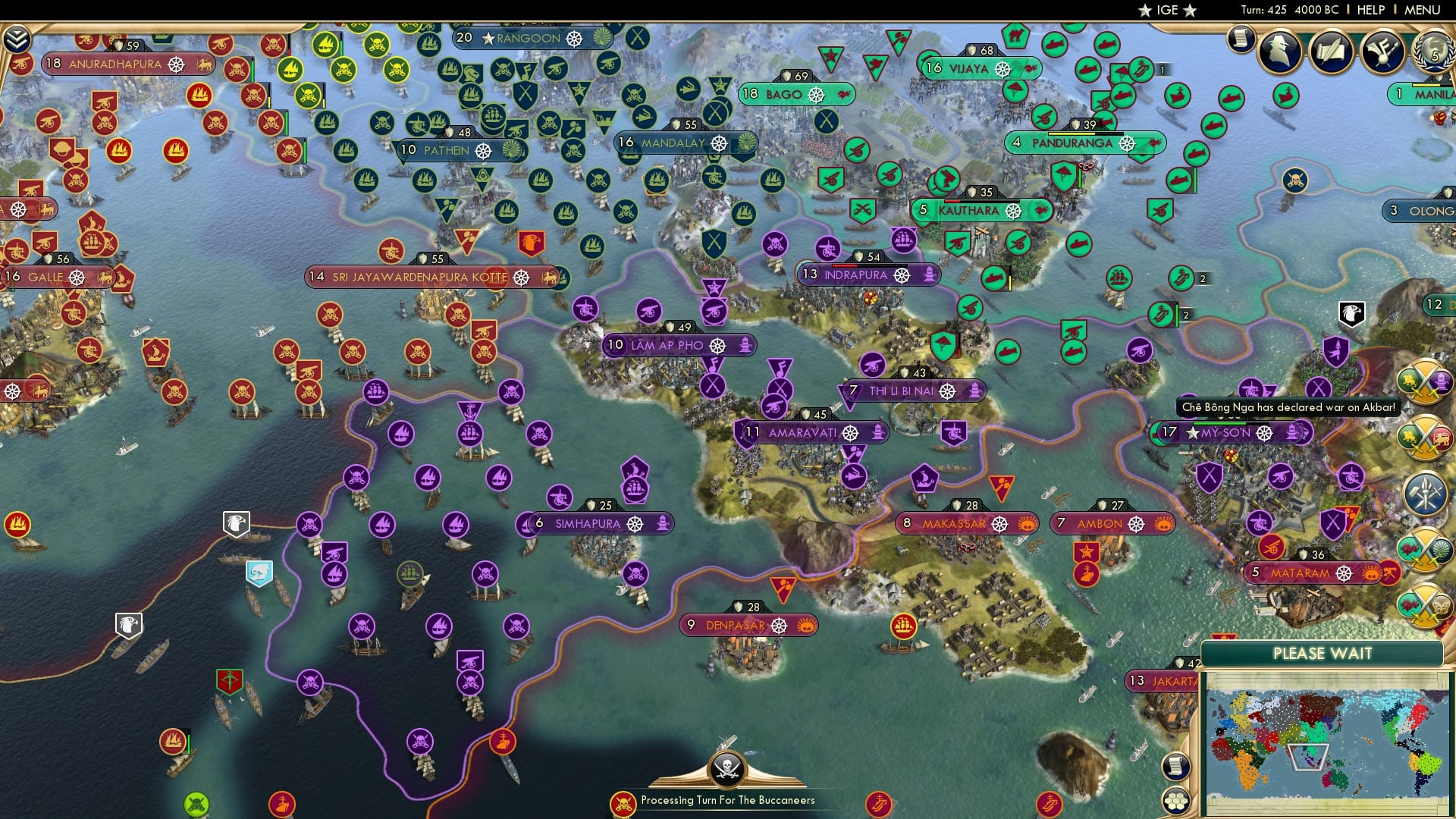
Task: Select the scroll icon beside the minimap
Action: [1175, 767]
